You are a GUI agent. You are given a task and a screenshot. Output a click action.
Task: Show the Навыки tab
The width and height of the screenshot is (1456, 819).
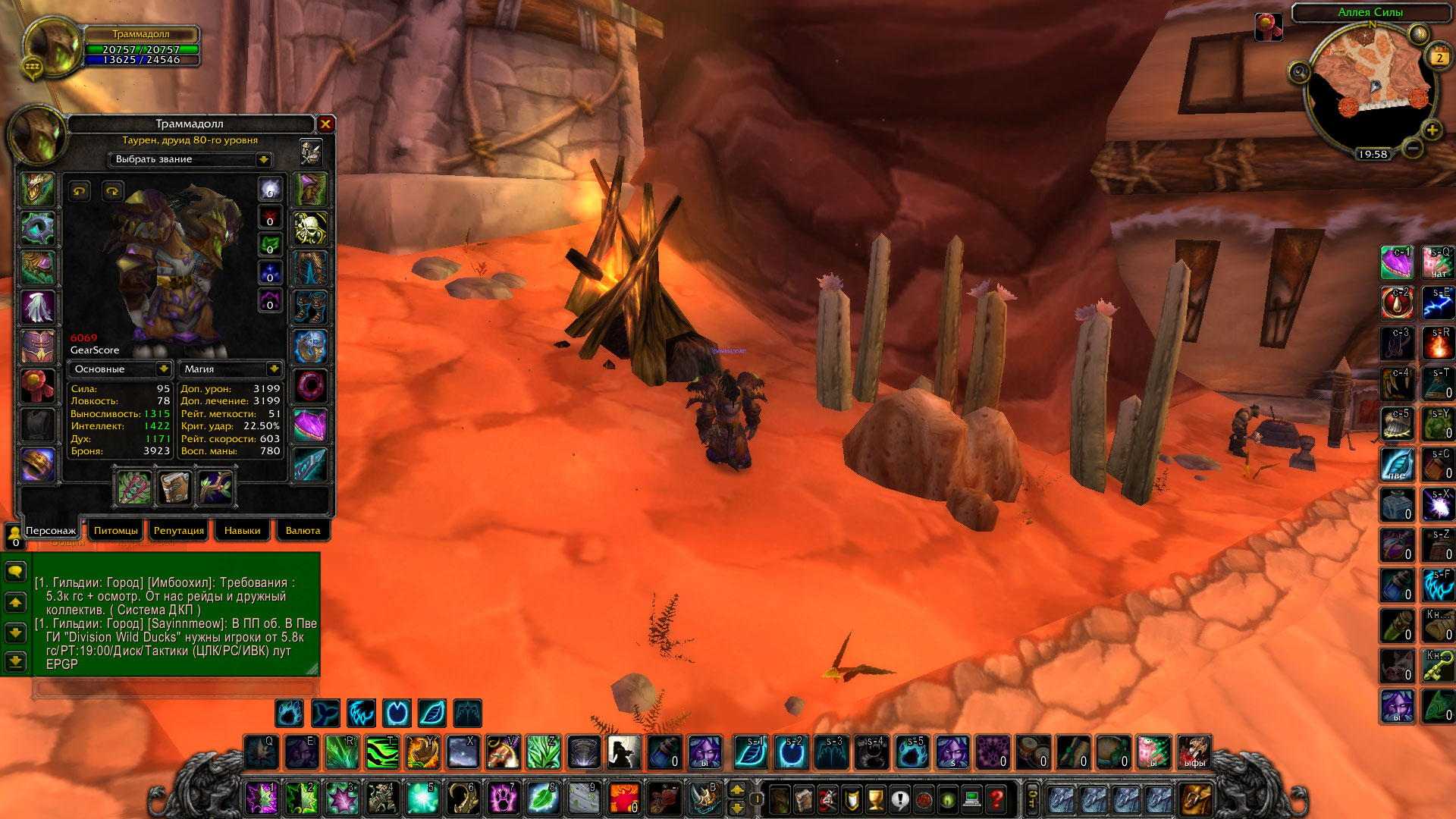click(242, 531)
